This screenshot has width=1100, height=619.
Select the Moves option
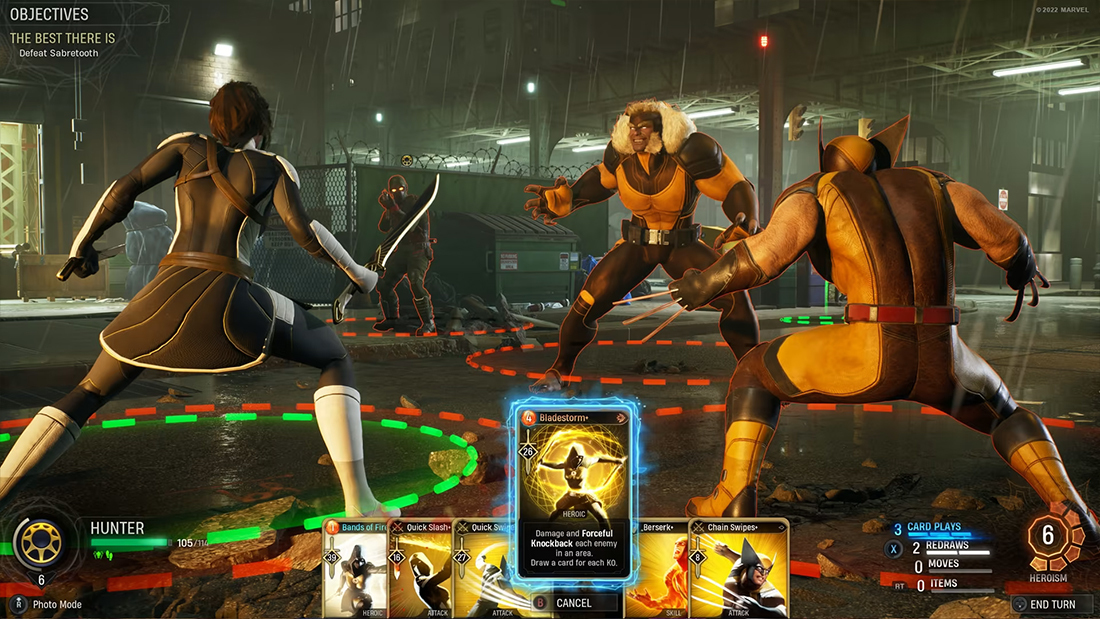click(x=944, y=565)
